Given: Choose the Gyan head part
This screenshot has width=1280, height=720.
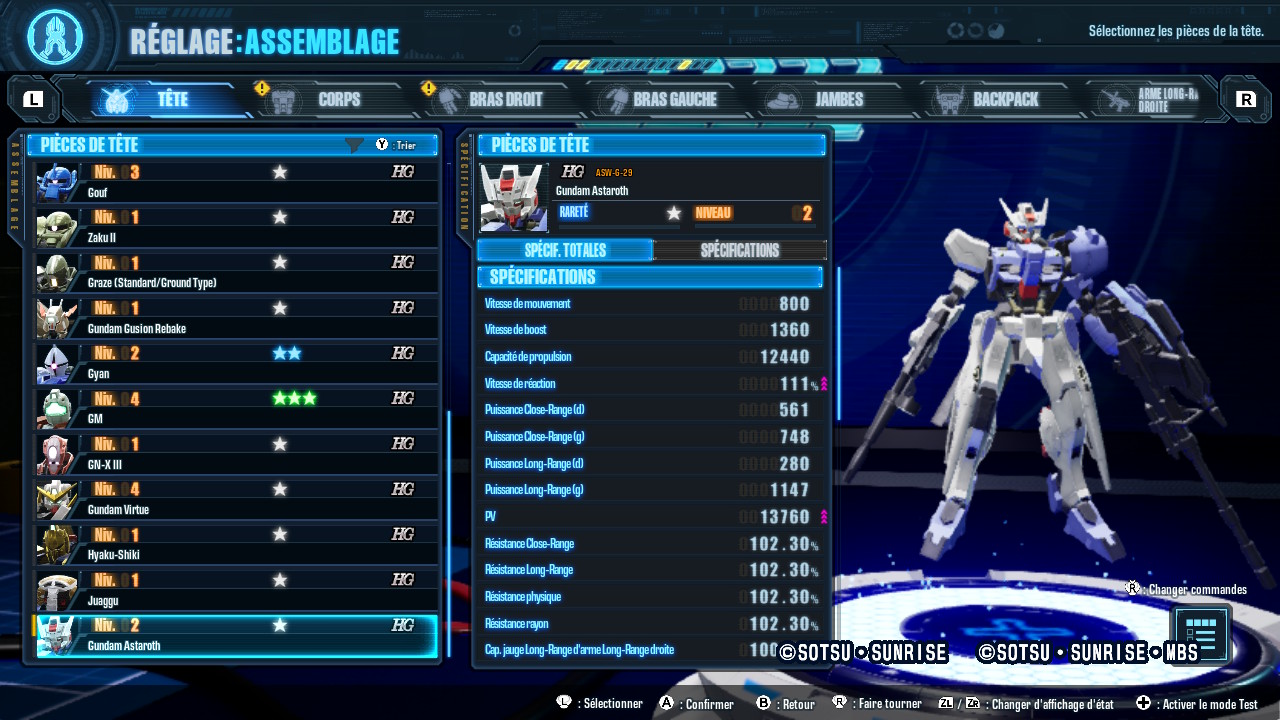Looking at the screenshot, I should point(237,363).
